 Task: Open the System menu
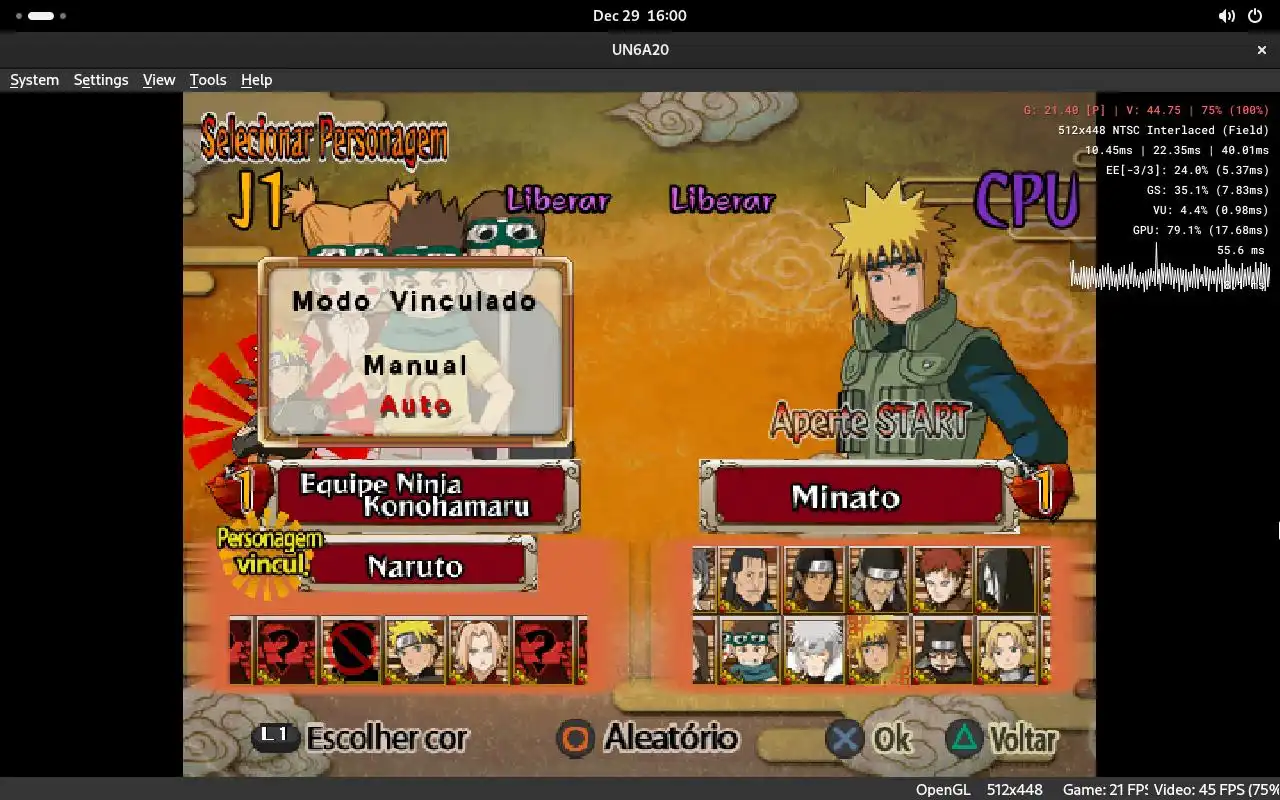click(34, 80)
